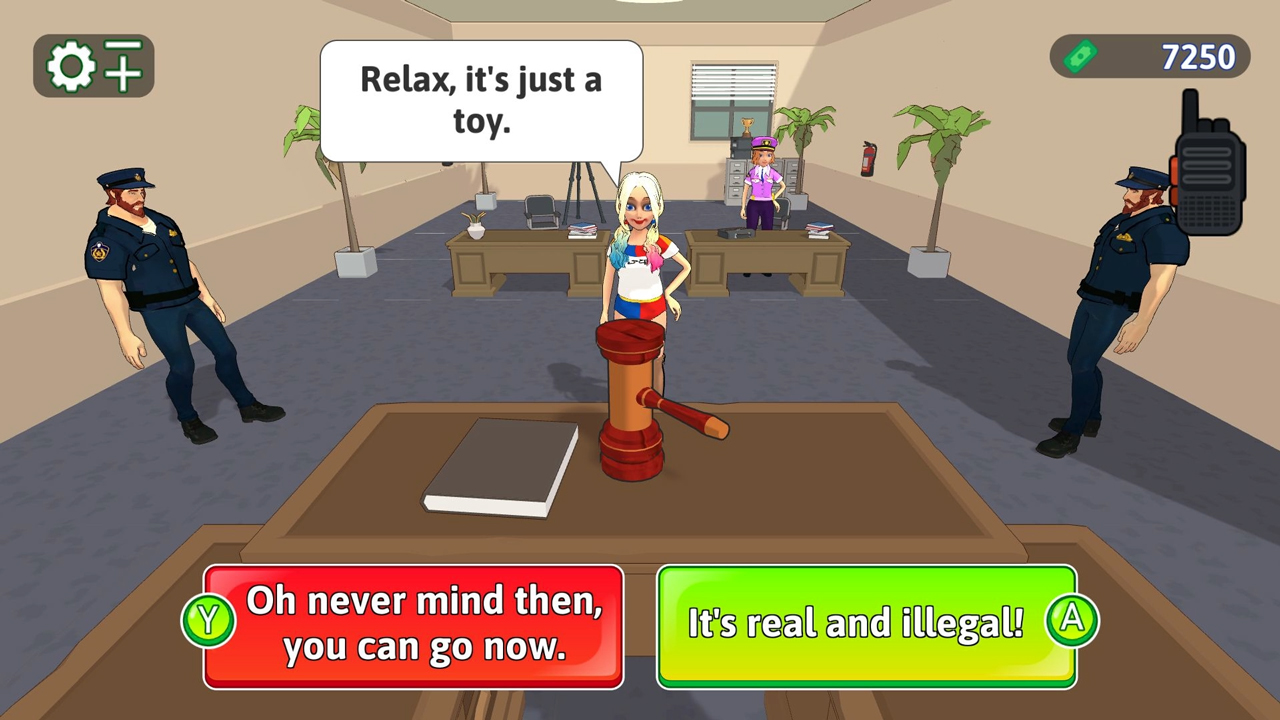Open the settings gear icon
Screen dimensions: 1280x720
(70, 65)
